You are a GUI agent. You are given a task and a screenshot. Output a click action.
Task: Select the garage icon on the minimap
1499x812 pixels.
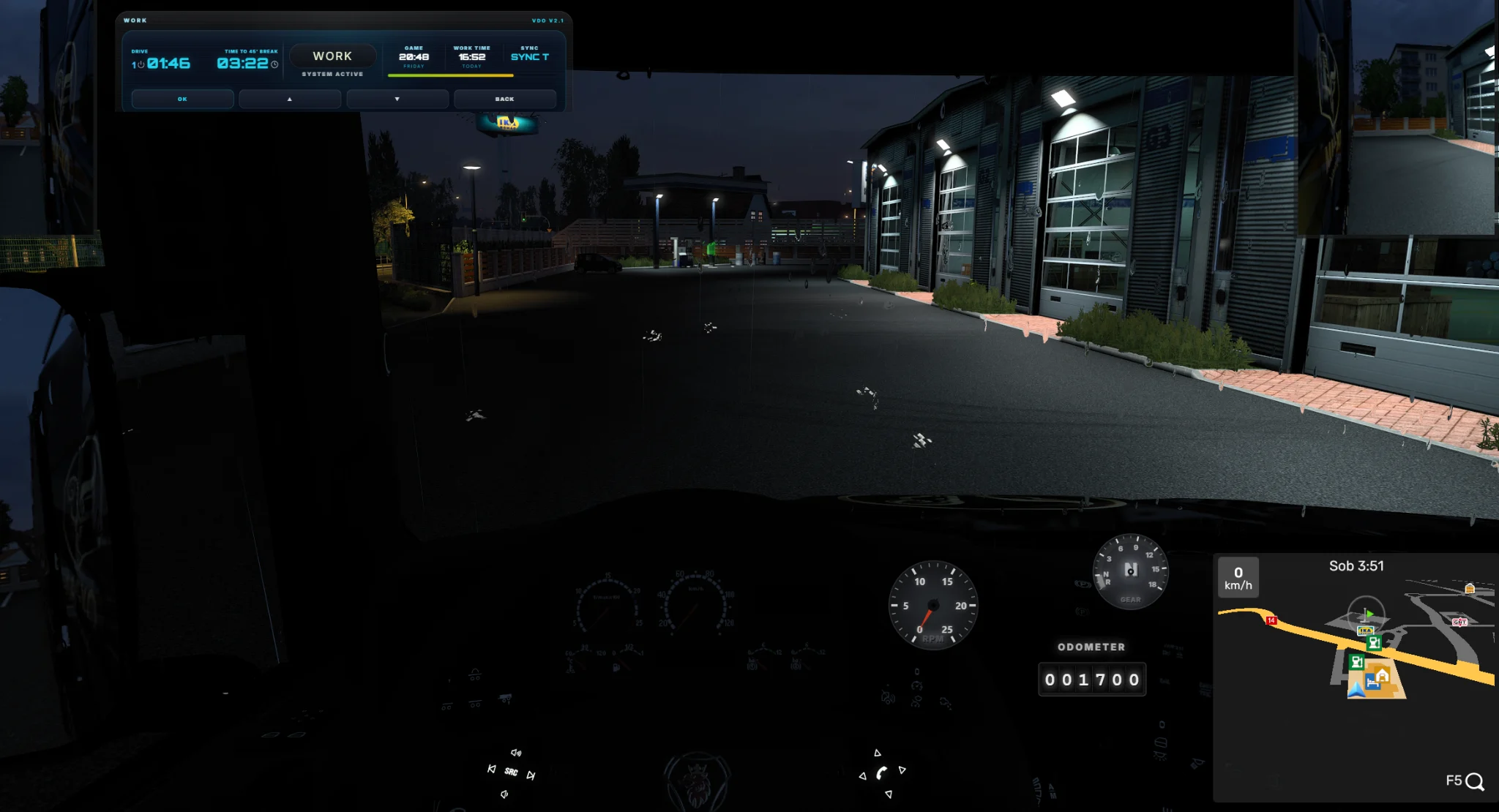[1383, 674]
